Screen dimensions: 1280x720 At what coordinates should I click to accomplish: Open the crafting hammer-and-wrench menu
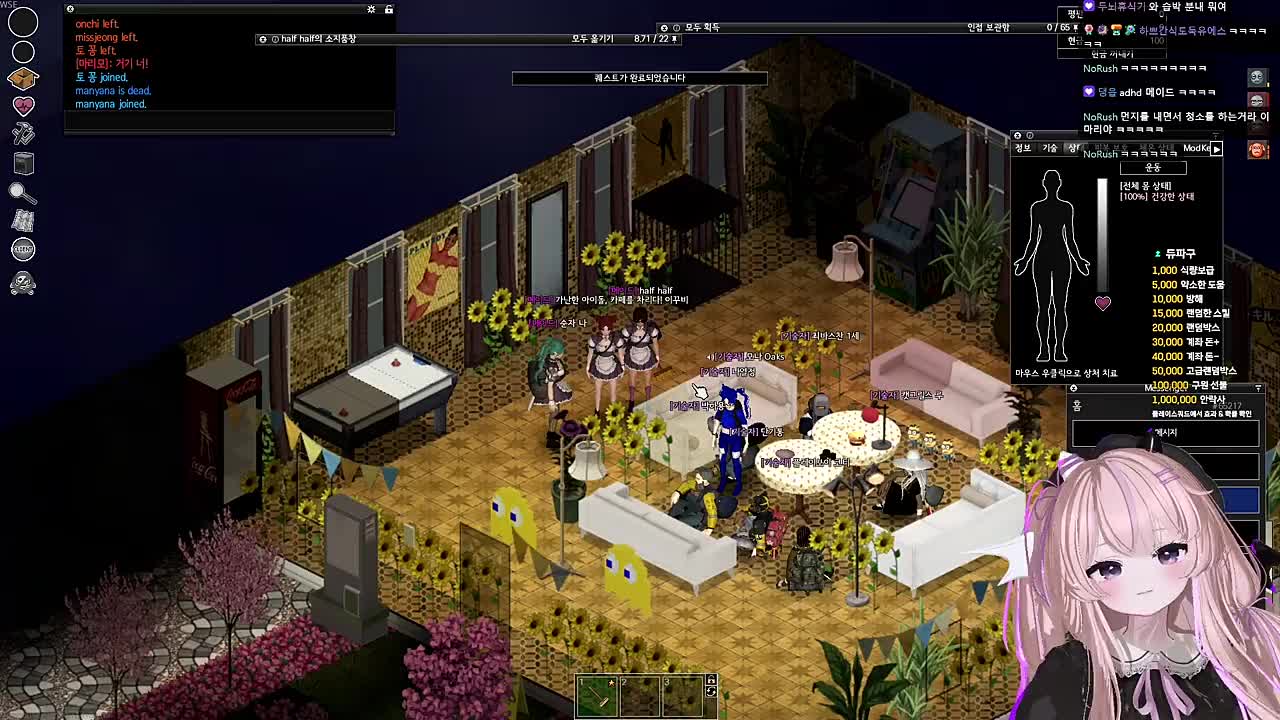(x=23, y=134)
